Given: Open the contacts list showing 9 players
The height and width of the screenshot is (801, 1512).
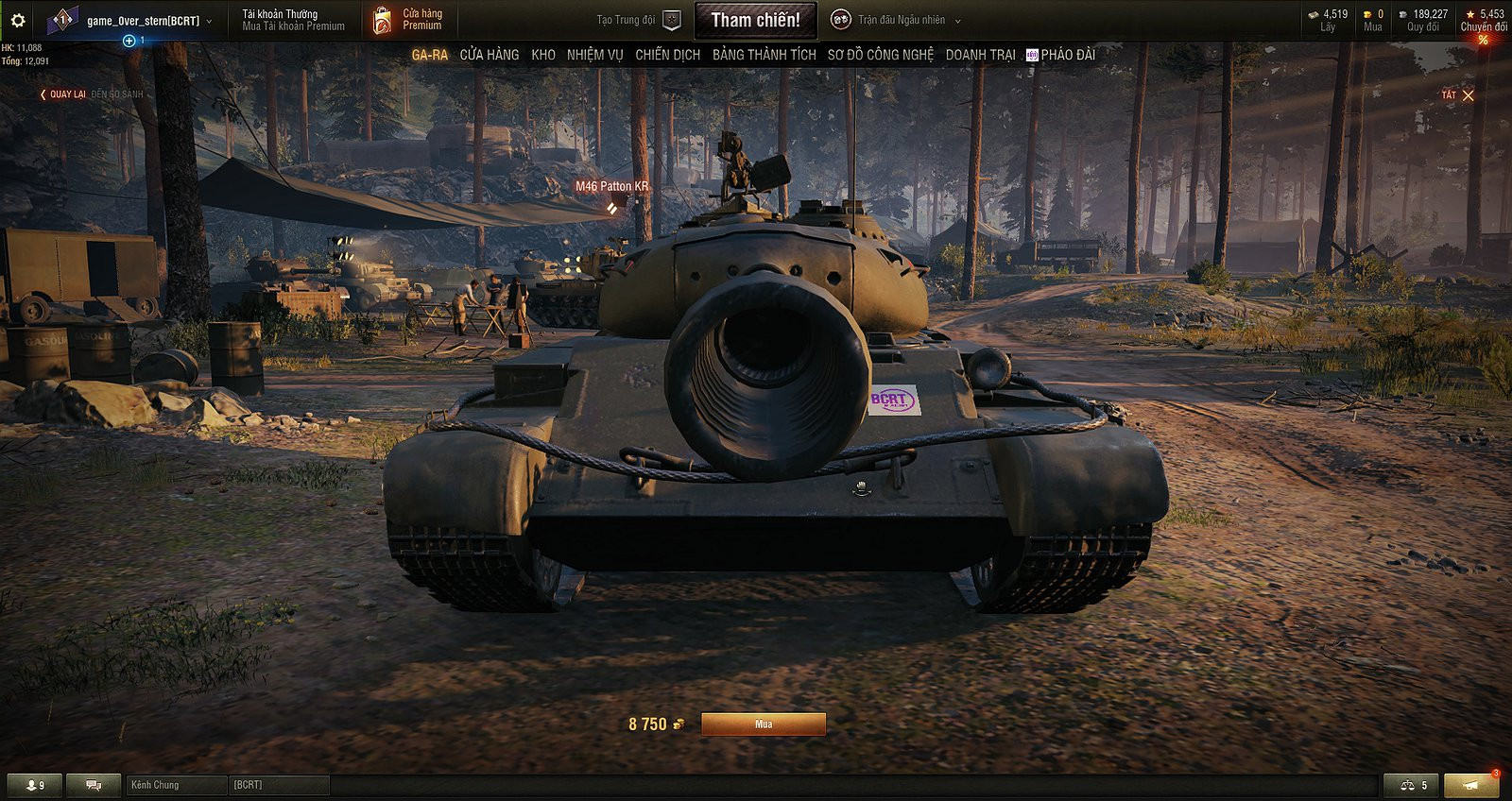Looking at the screenshot, I should click(36, 785).
